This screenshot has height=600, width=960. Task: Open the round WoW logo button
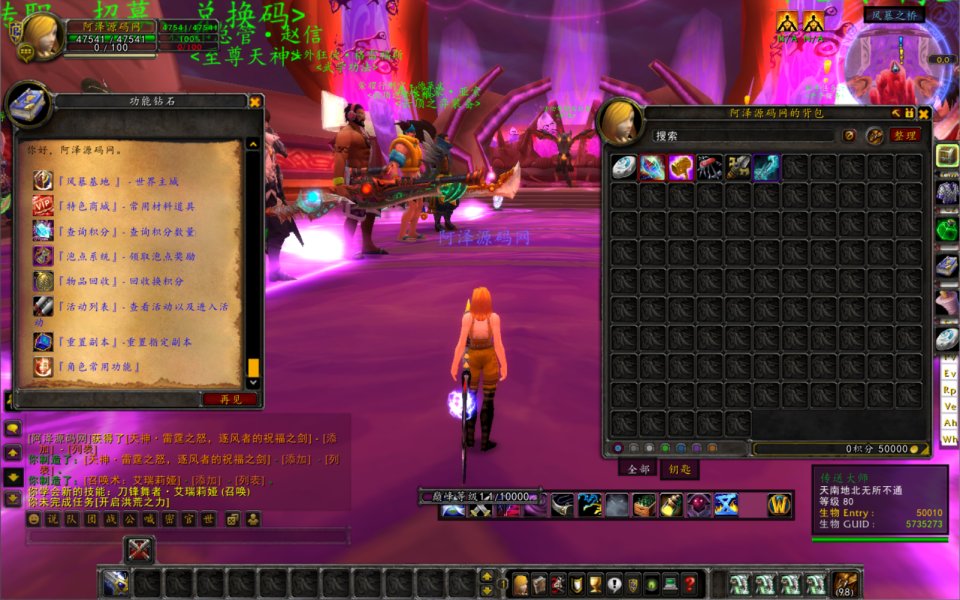click(x=780, y=506)
